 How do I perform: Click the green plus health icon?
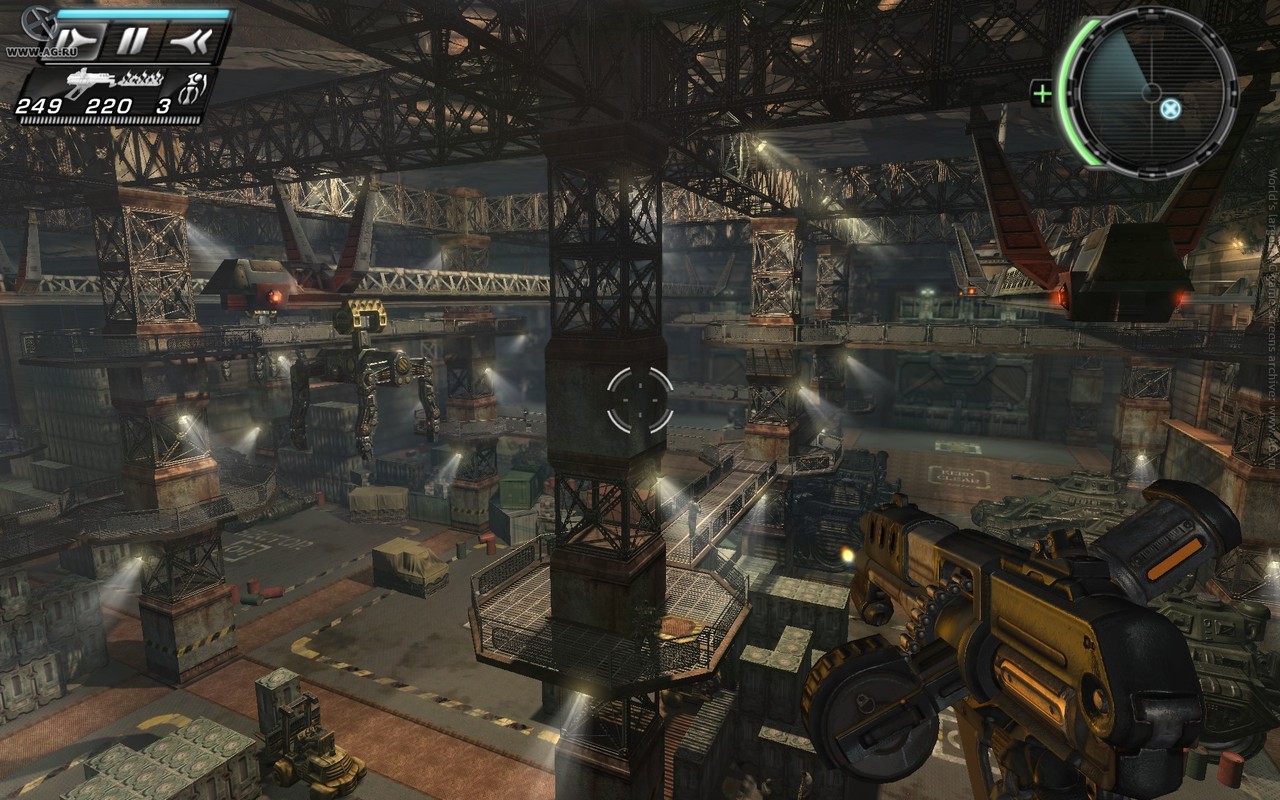(x=1042, y=94)
